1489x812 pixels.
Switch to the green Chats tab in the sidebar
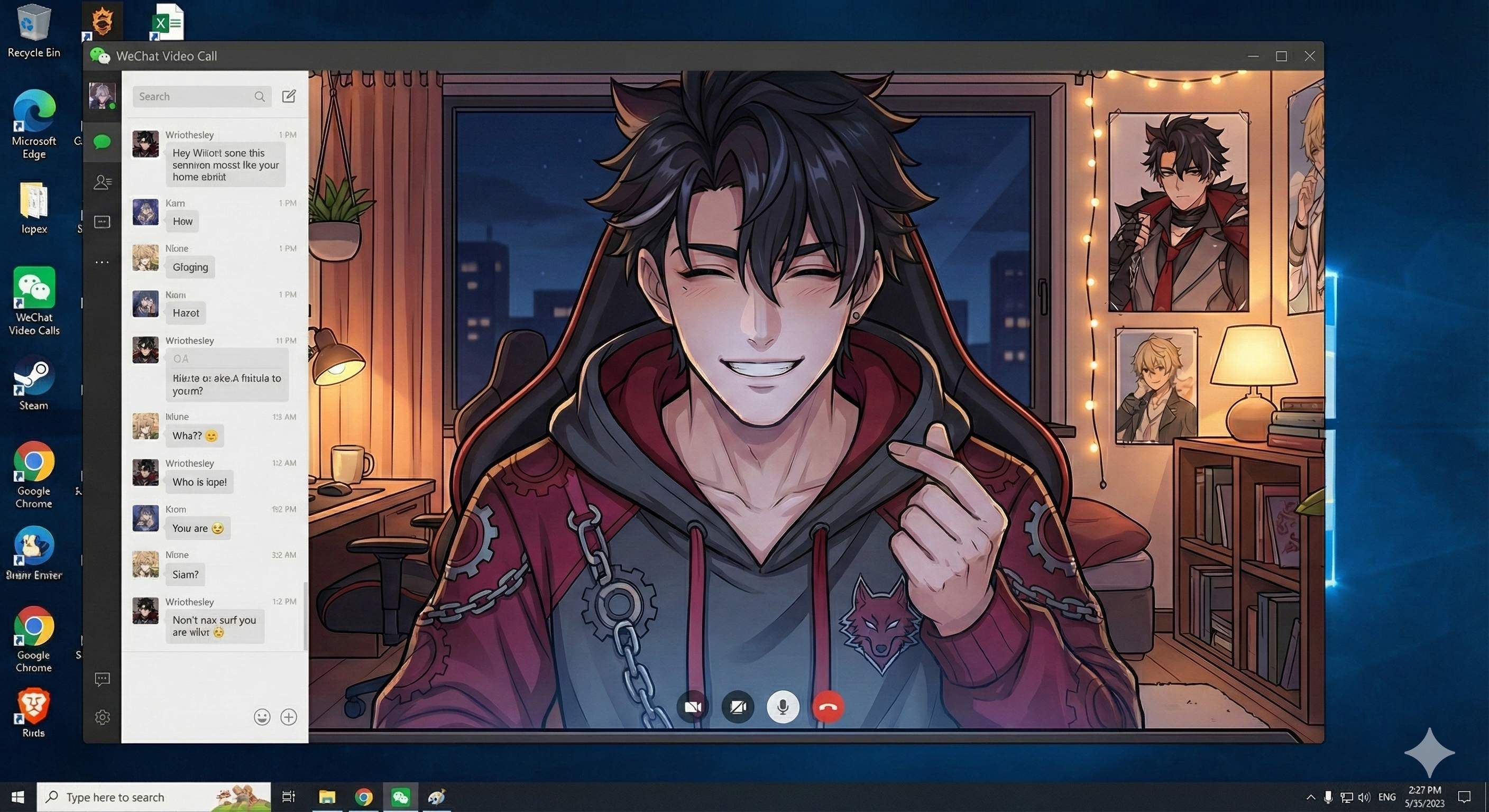point(102,142)
